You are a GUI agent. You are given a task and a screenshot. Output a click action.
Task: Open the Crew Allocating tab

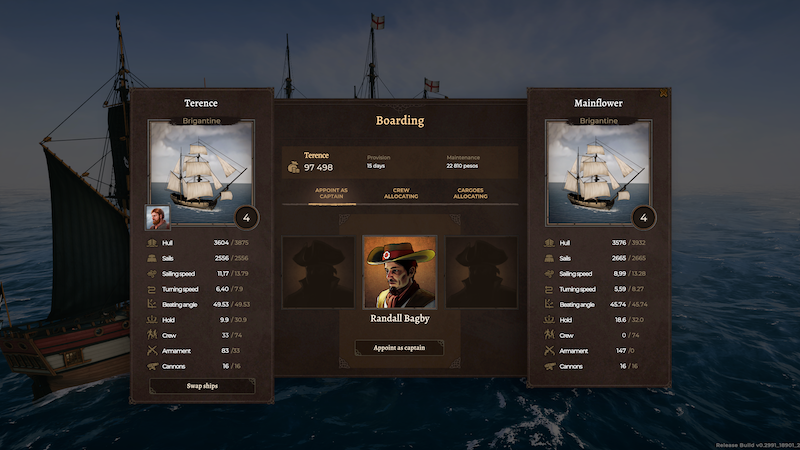coord(400,194)
